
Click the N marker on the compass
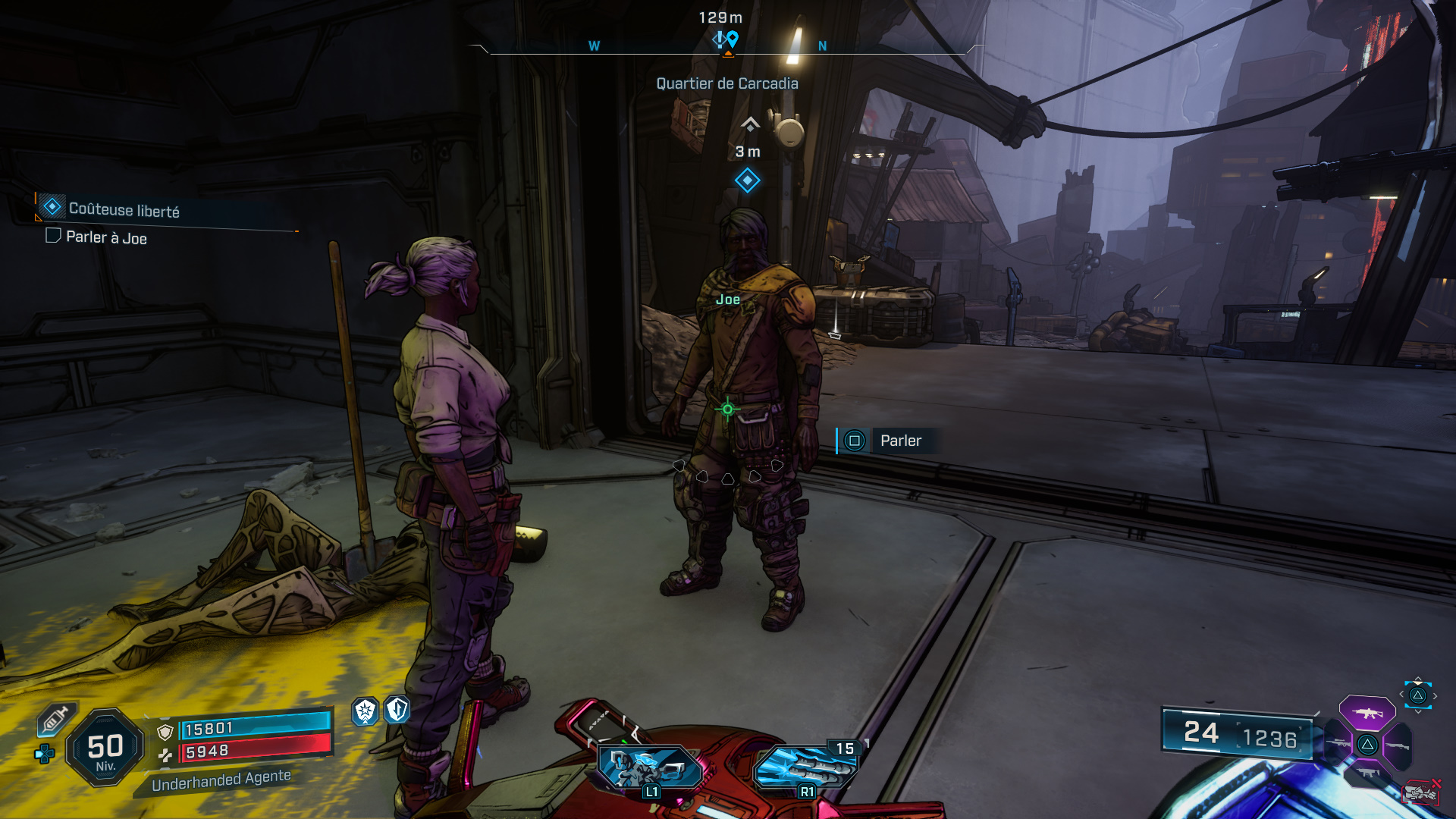tap(821, 46)
